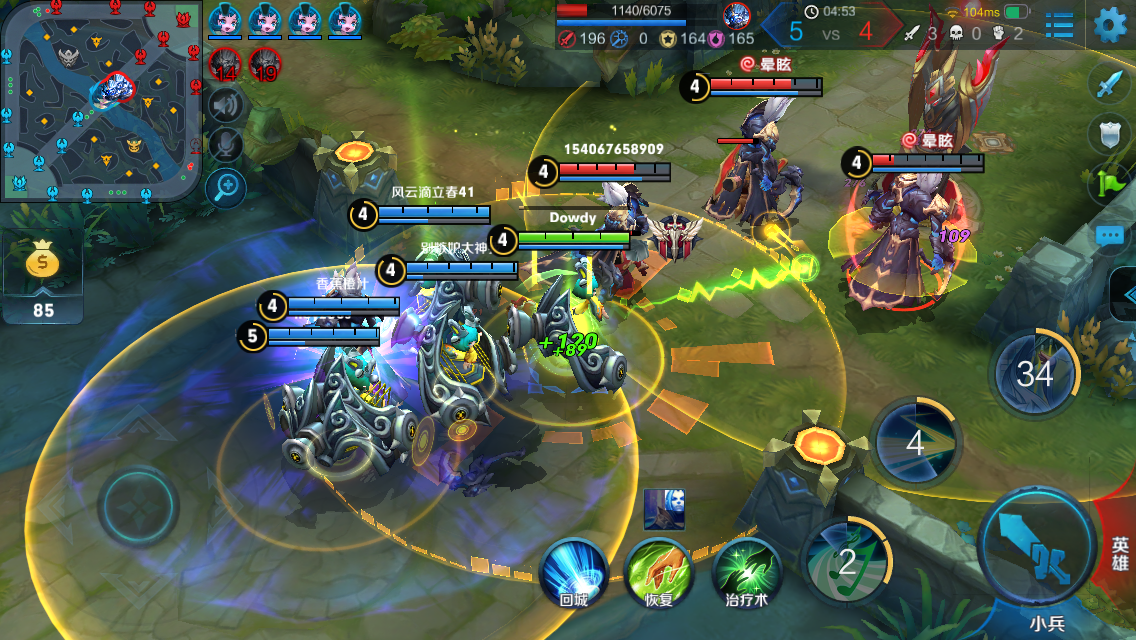Toggle the microphone icon
This screenshot has height=640, width=1136.
(227, 145)
